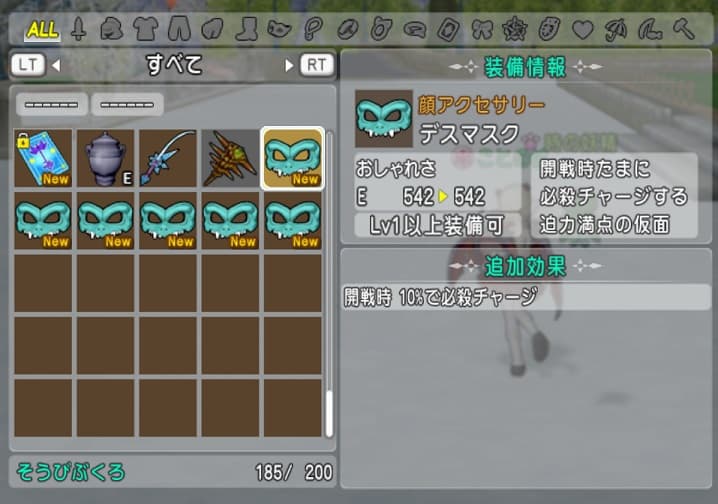Select the ALL category tab
718x504 pixels.
pos(42,28)
